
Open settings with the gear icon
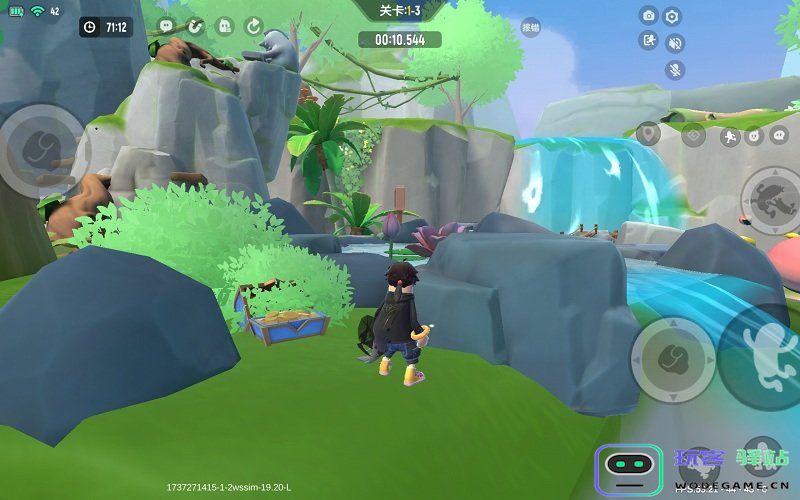click(673, 16)
